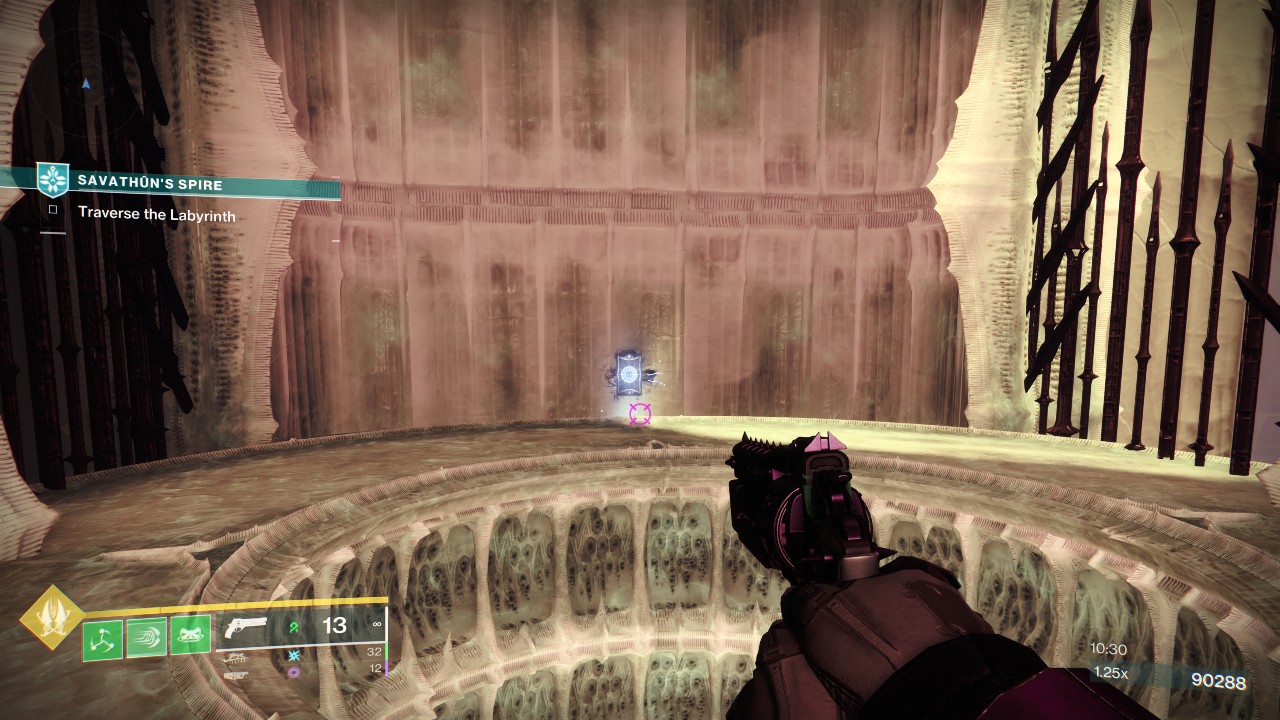The height and width of the screenshot is (720, 1280).
Task: Switch to the third weapon silhouette
Action: tap(236, 675)
